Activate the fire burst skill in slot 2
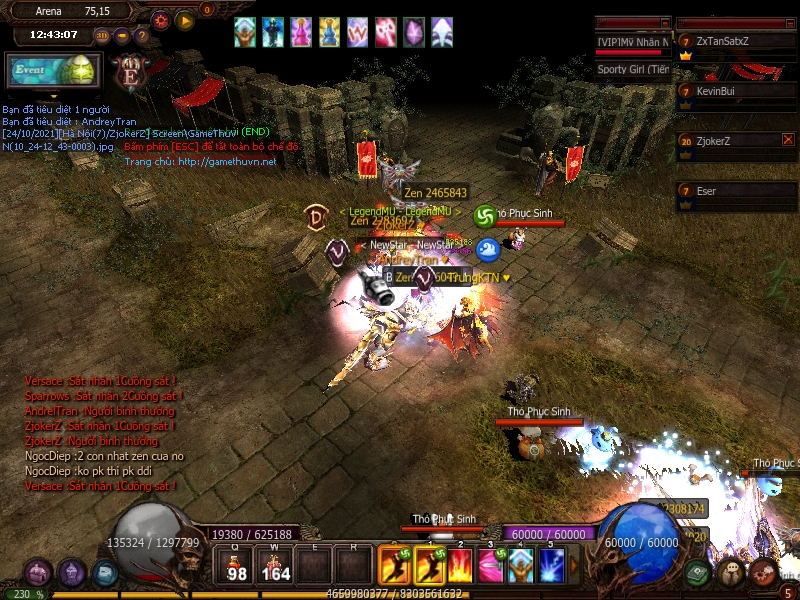The width and height of the screenshot is (800, 600). click(x=459, y=565)
